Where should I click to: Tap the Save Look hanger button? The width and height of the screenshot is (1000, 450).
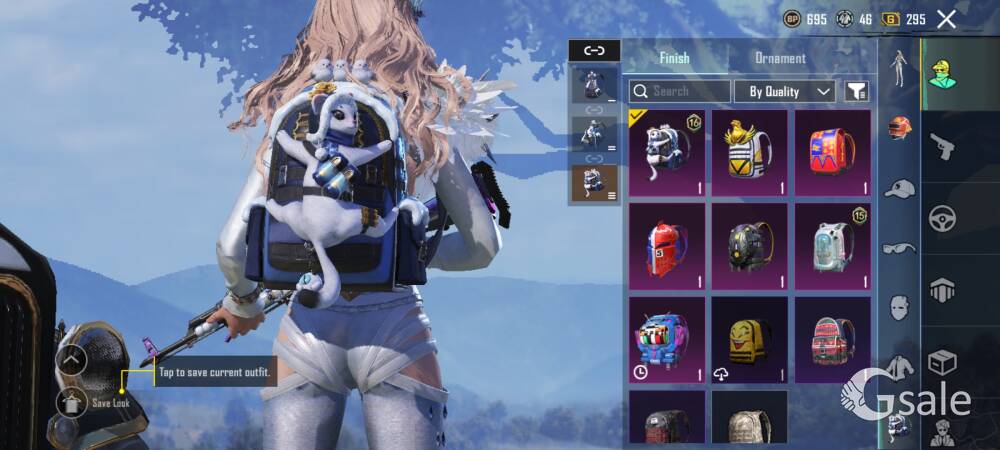tap(71, 402)
